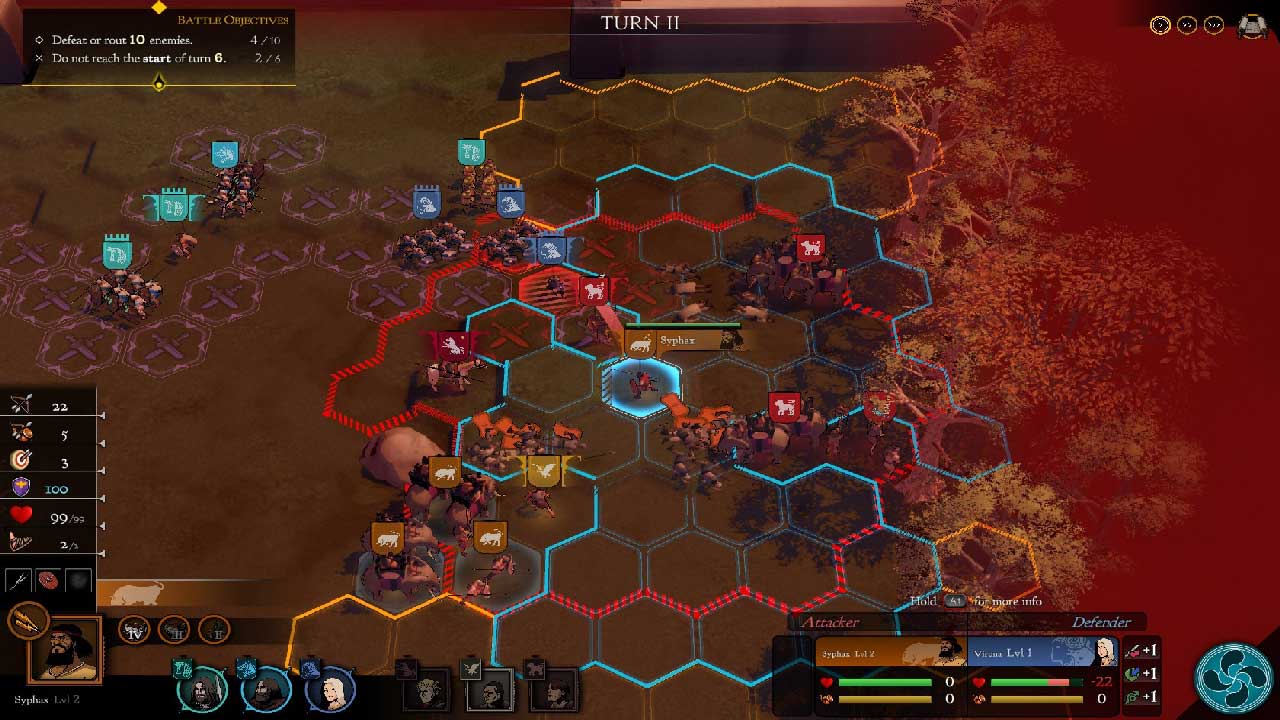
Task: Choose the triple-arrow fastest speed
Action: click(x=1214, y=25)
